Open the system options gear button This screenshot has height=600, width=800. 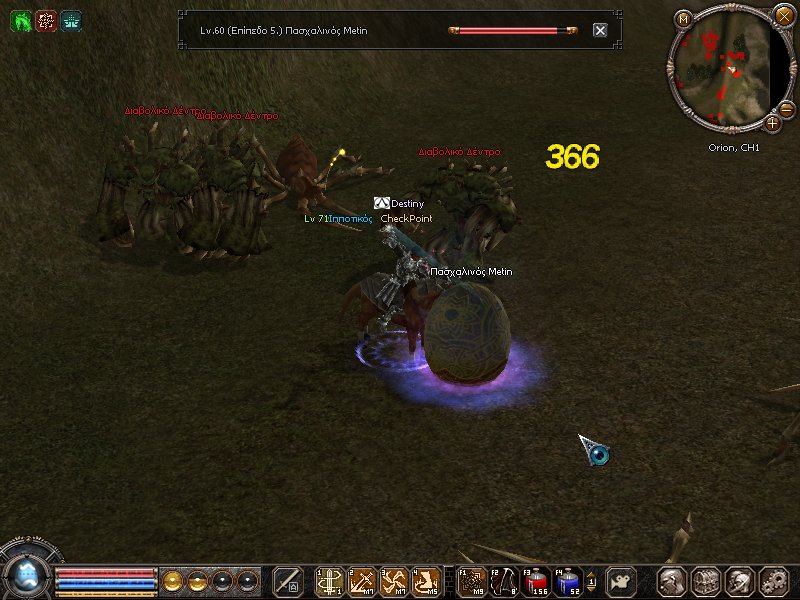pos(773,581)
